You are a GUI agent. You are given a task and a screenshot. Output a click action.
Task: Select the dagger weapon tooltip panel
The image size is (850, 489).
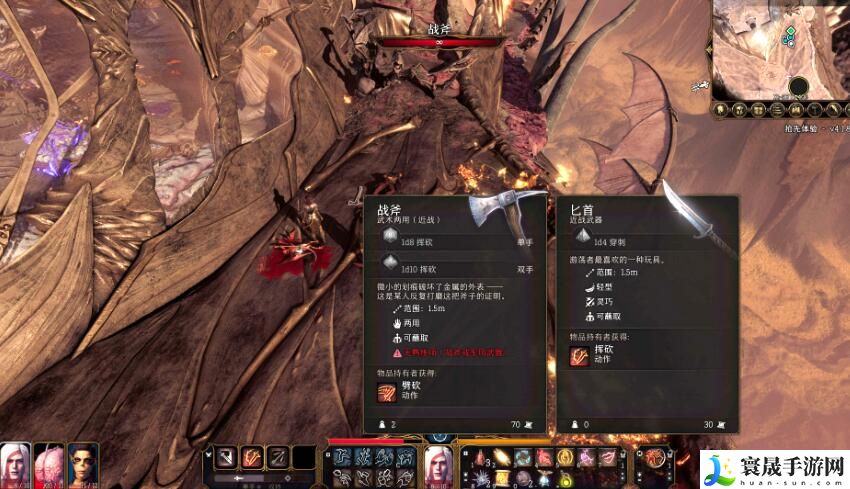click(x=646, y=312)
